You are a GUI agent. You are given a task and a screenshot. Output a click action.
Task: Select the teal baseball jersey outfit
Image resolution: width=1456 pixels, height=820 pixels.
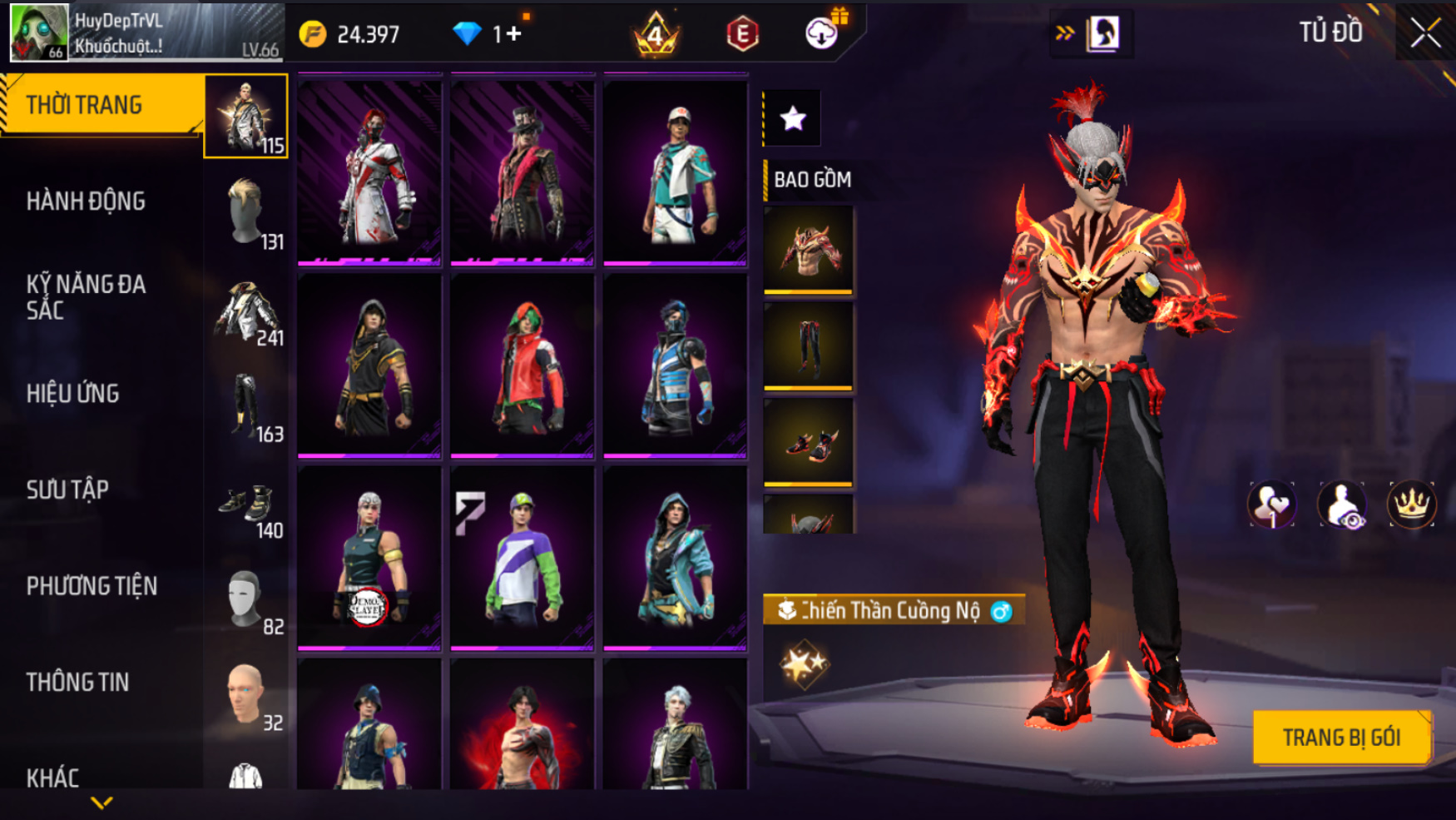click(x=675, y=171)
